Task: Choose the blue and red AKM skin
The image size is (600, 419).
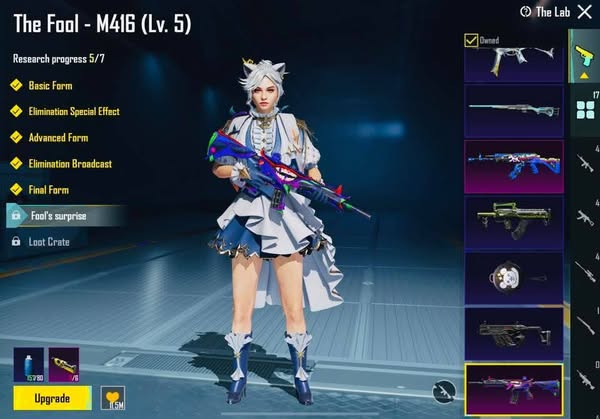Action: 513,166
